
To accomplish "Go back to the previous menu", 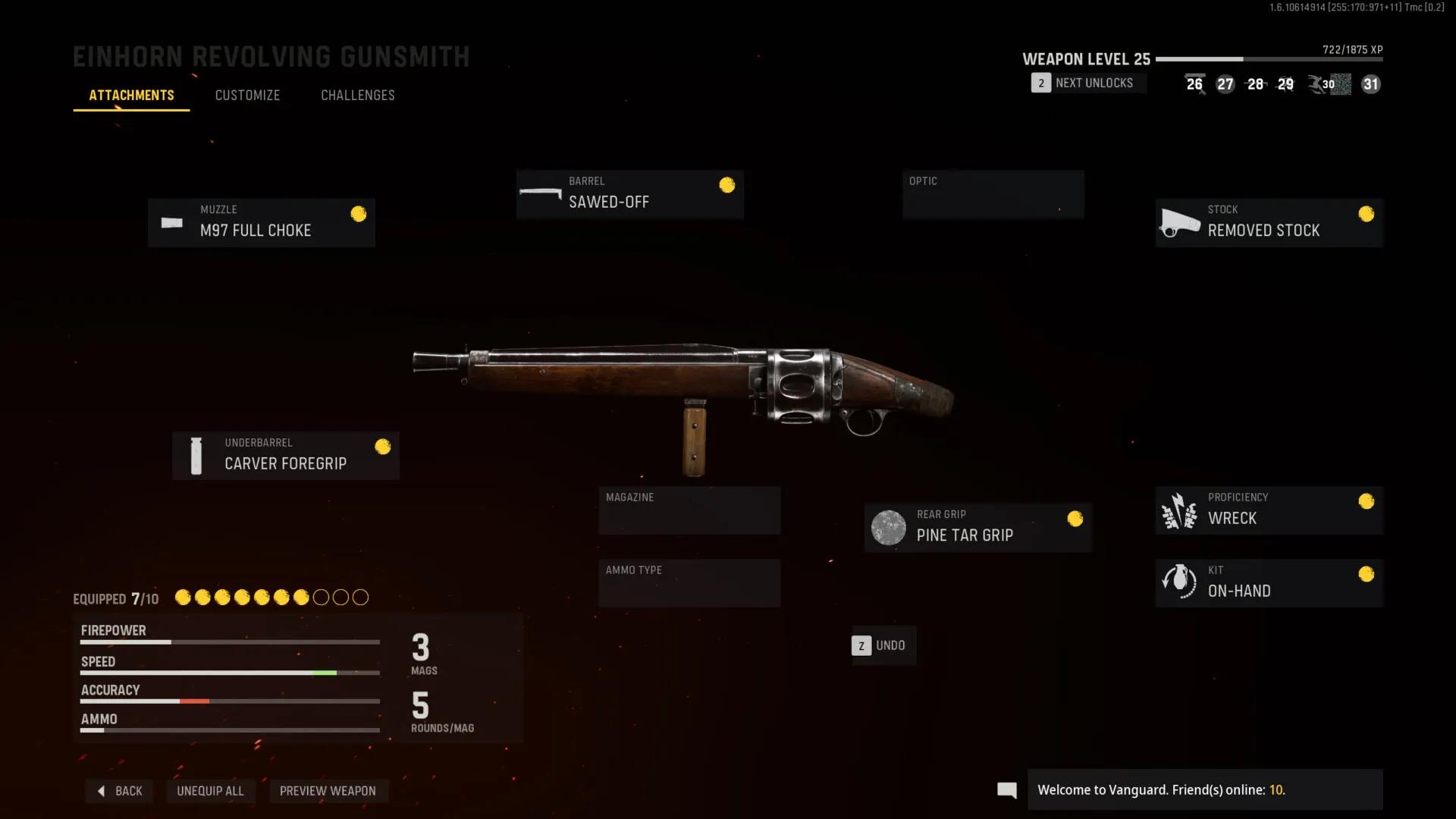I will click(x=120, y=791).
